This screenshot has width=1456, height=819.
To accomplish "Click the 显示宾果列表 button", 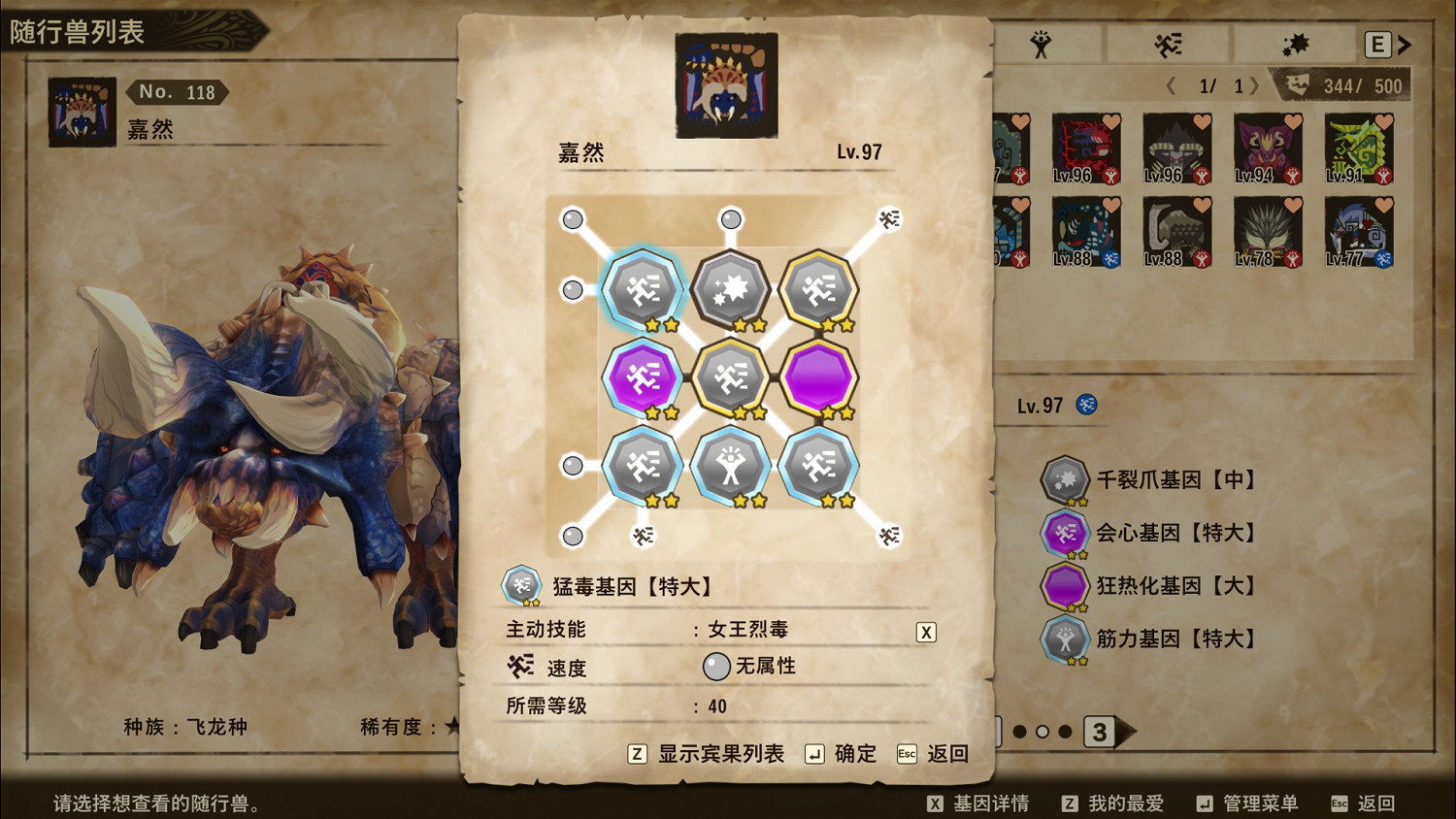I will tap(709, 753).
